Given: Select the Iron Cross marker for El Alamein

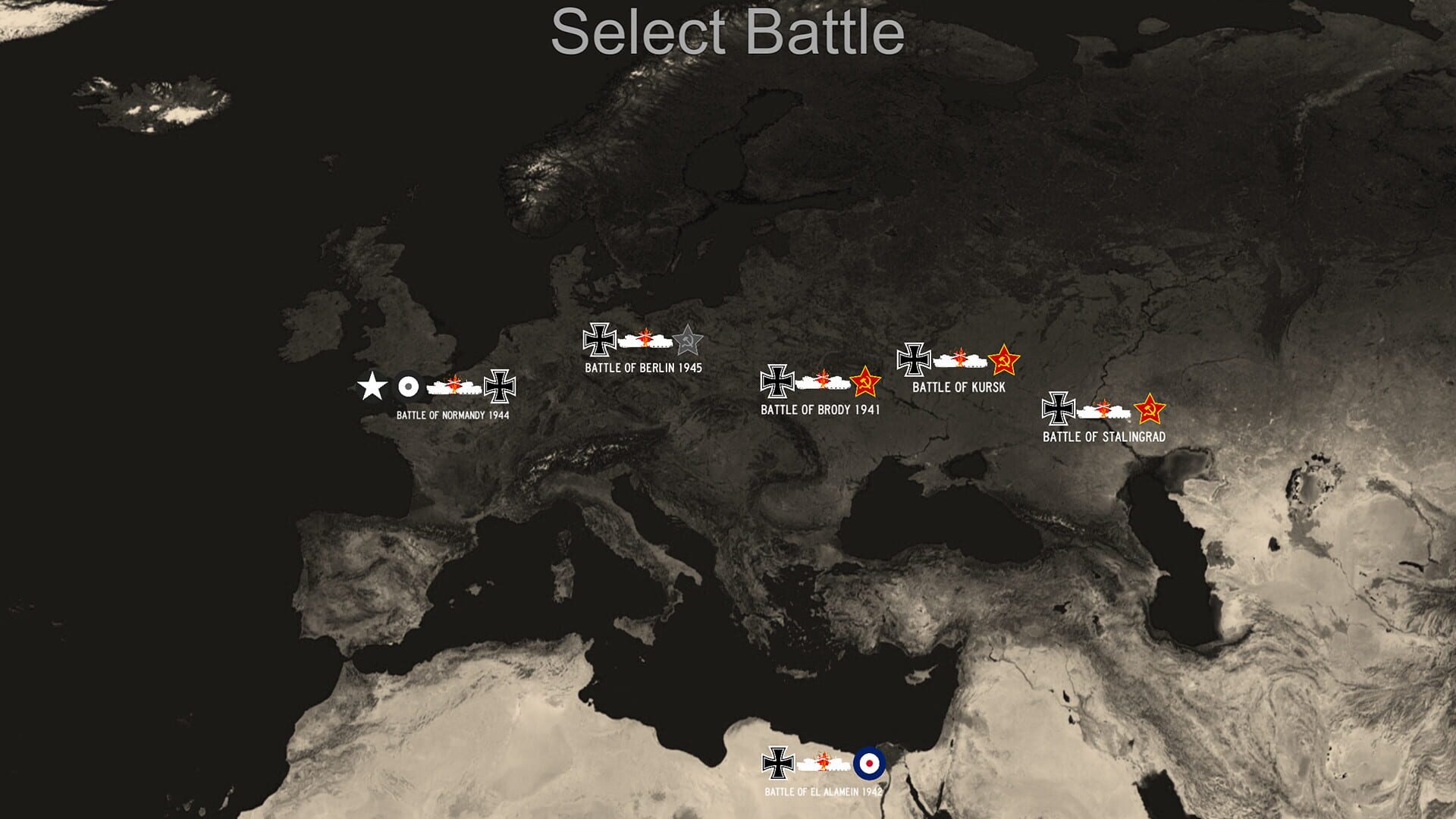Looking at the screenshot, I should tap(777, 761).
